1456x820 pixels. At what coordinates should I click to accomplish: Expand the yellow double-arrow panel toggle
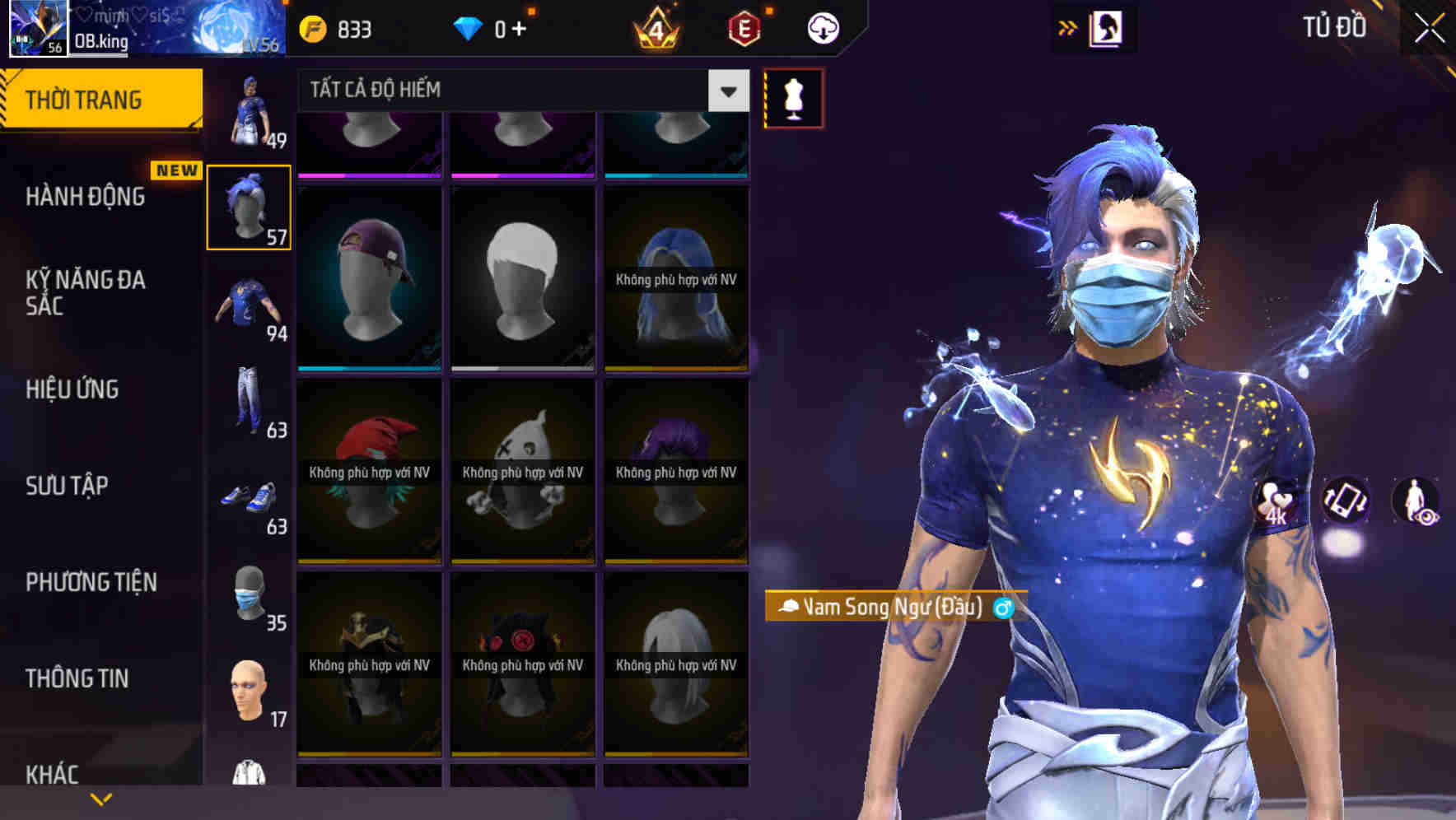1067,27
